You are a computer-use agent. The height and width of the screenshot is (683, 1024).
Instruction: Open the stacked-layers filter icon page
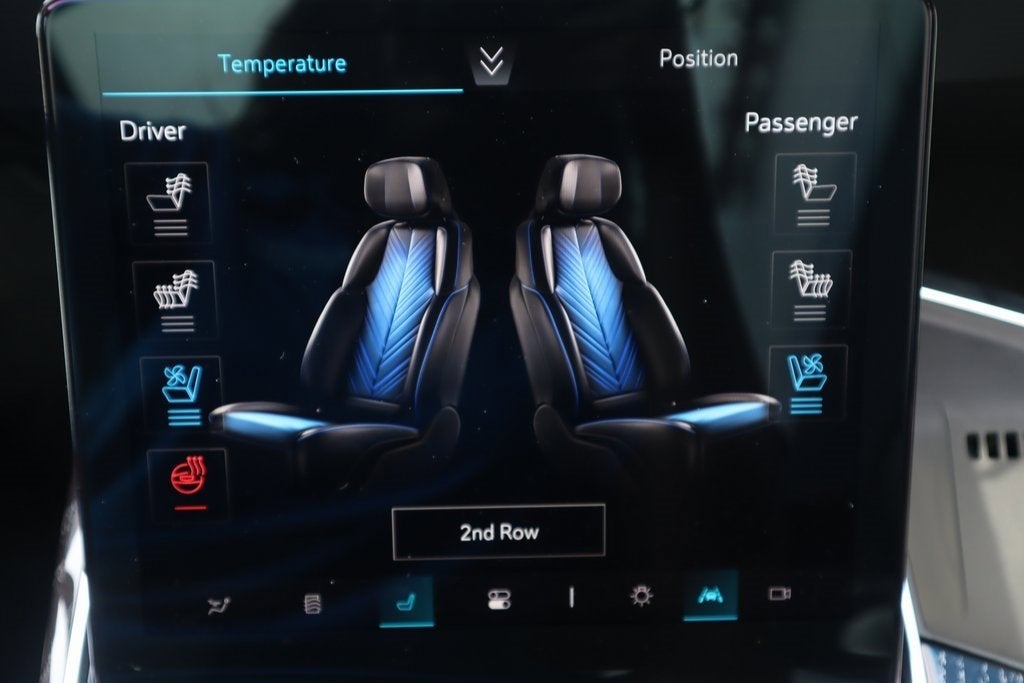313,602
